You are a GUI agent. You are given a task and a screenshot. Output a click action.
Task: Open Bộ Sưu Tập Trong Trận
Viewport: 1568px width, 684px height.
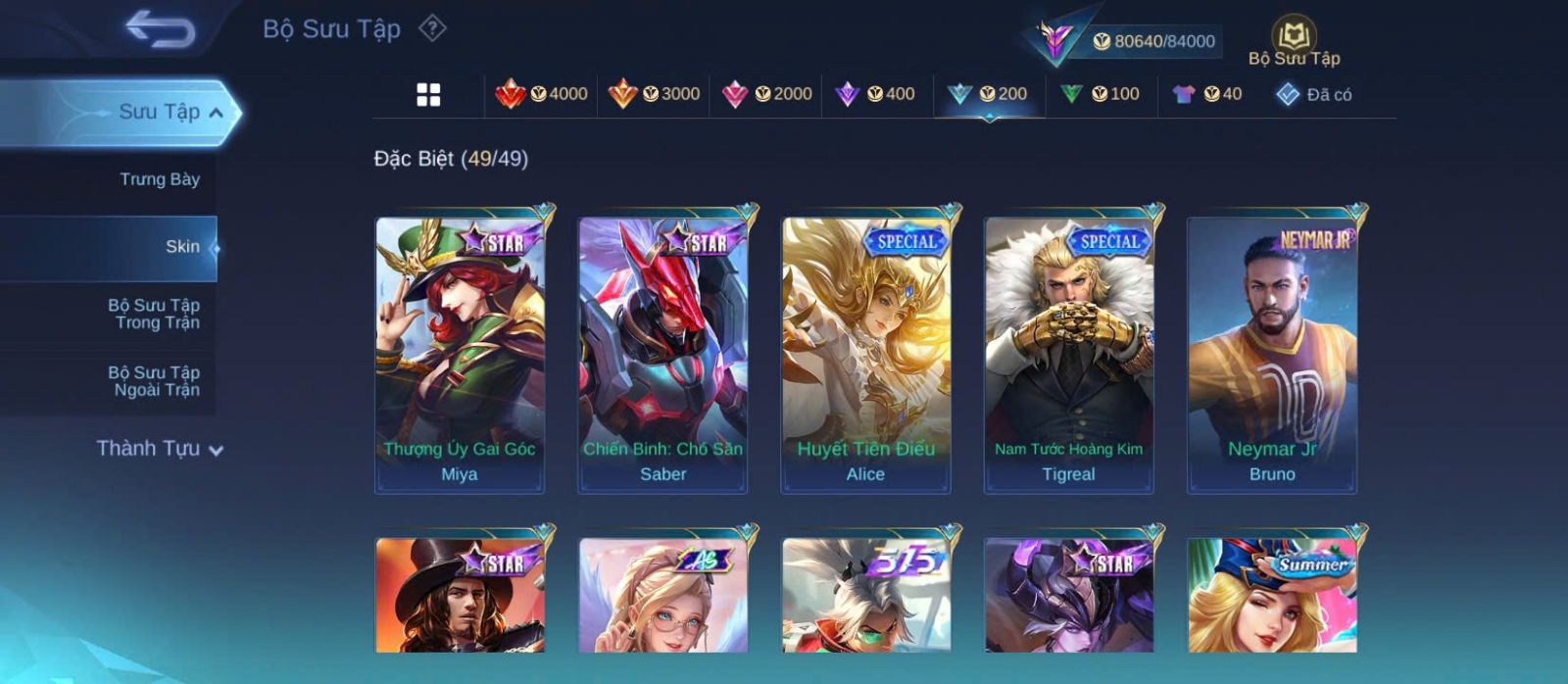(x=154, y=314)
